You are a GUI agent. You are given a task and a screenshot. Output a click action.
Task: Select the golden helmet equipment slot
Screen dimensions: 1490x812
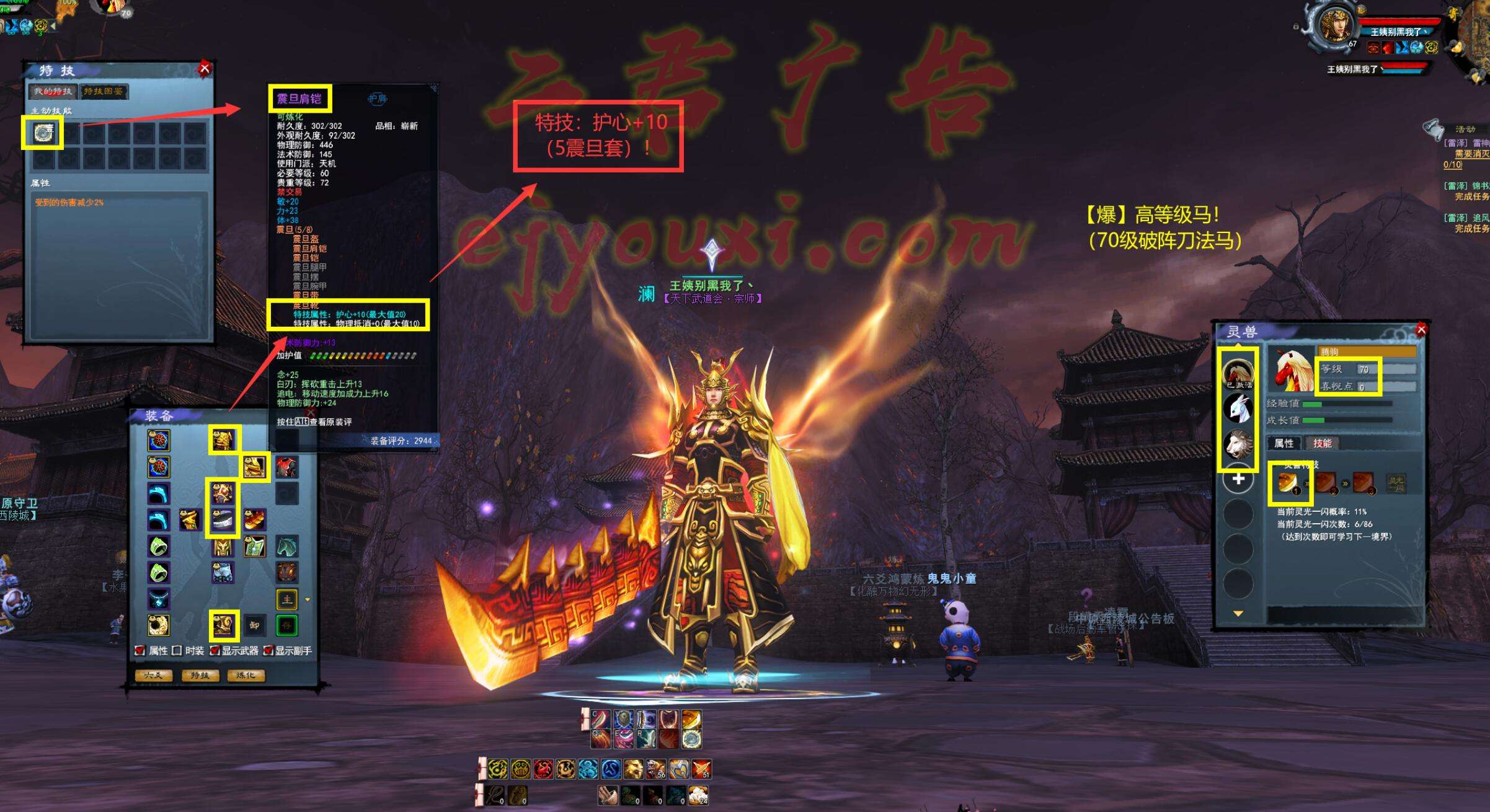click(223, 441)
